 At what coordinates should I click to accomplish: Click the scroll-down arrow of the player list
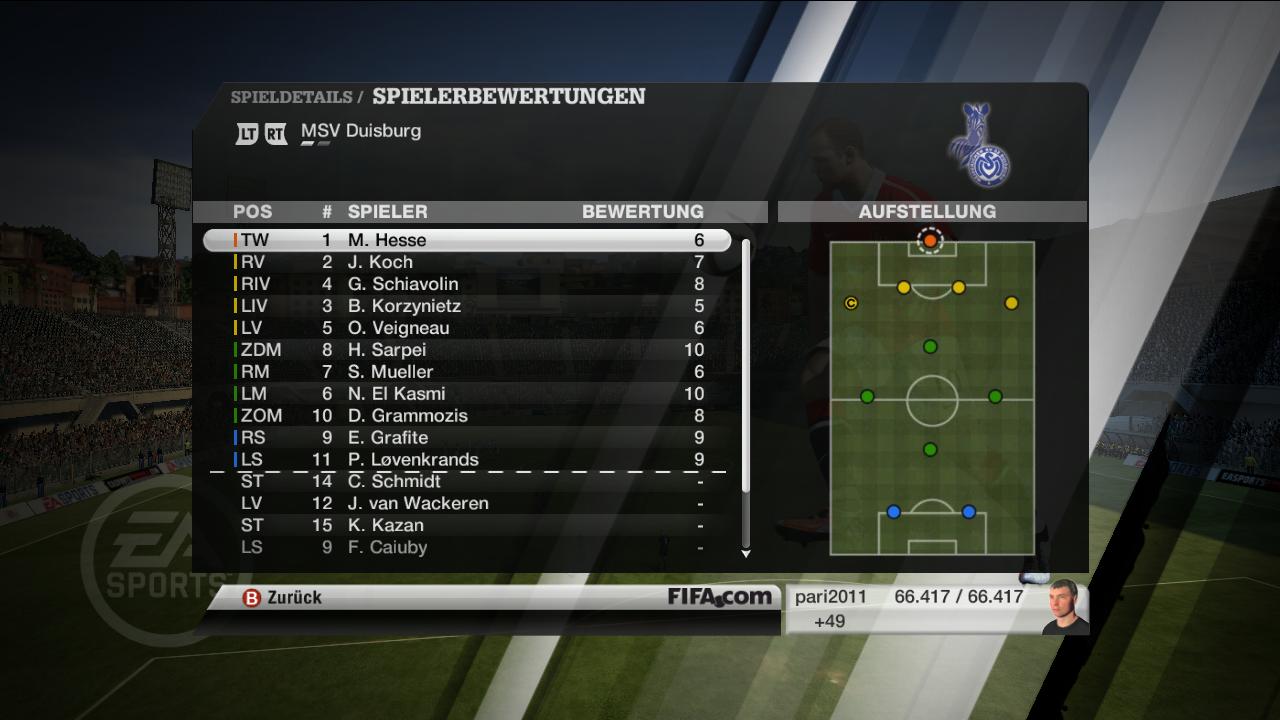point(745,553)
